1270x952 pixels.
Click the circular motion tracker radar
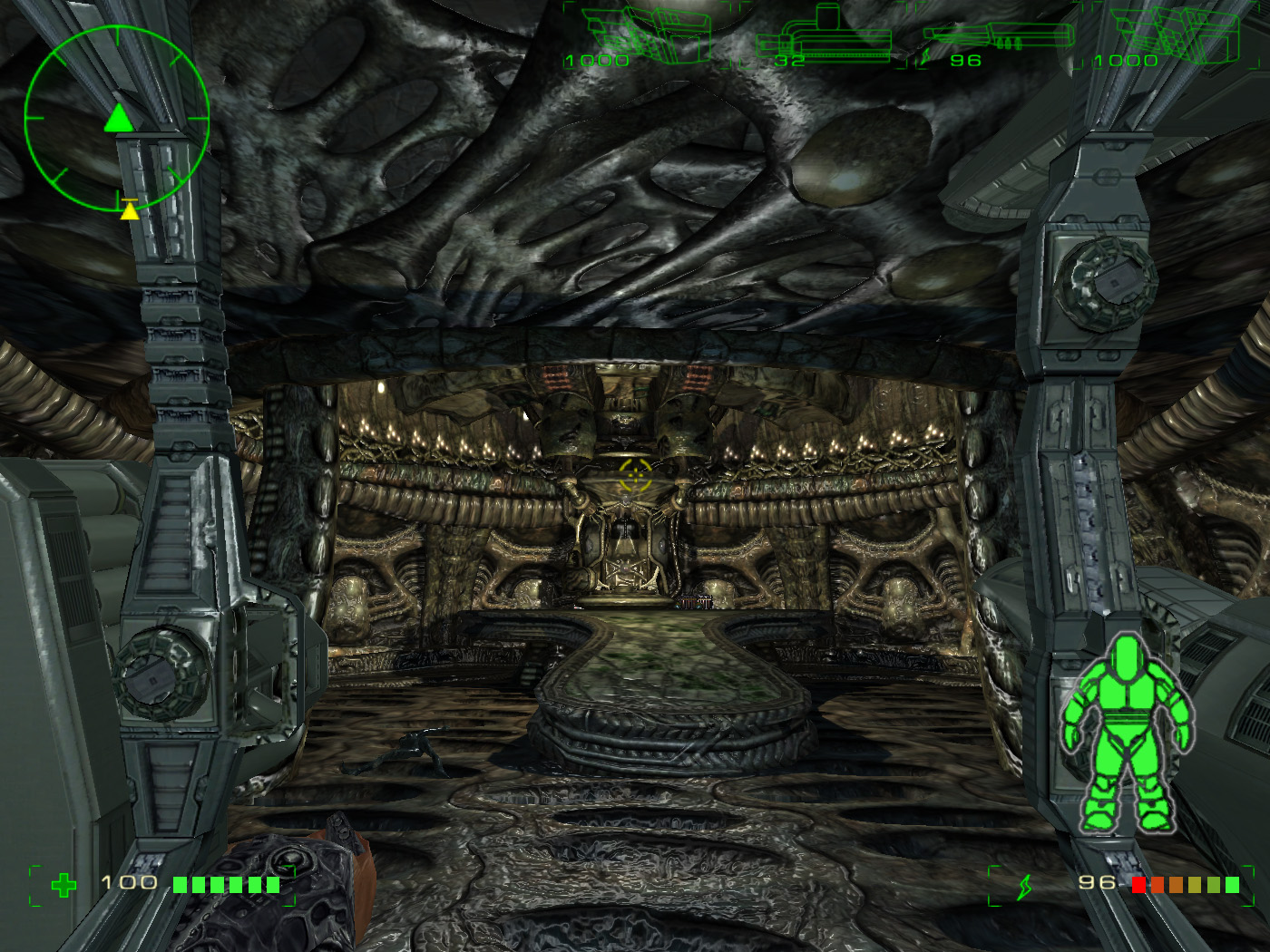pos(117,117)
